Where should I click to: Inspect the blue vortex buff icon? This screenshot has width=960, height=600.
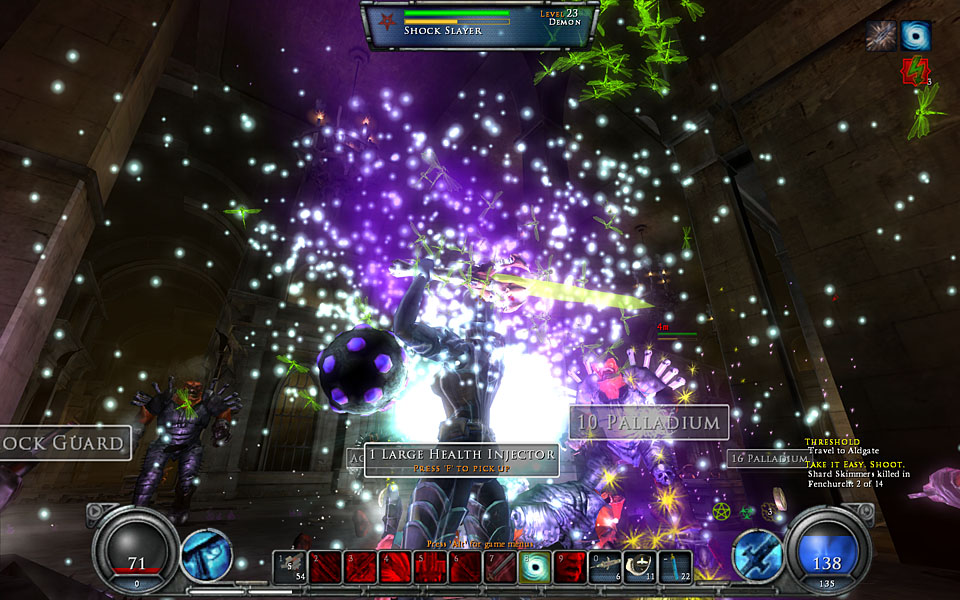[916, 36]
